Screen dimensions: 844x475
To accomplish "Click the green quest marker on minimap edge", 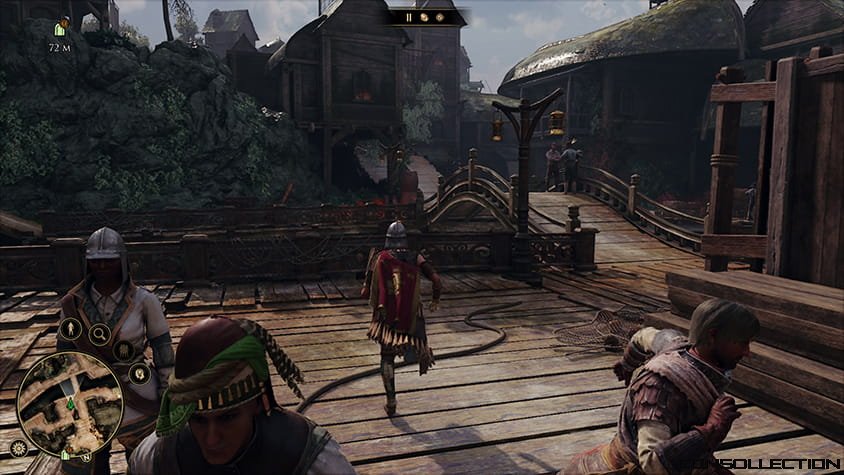I will click(66, 456).
